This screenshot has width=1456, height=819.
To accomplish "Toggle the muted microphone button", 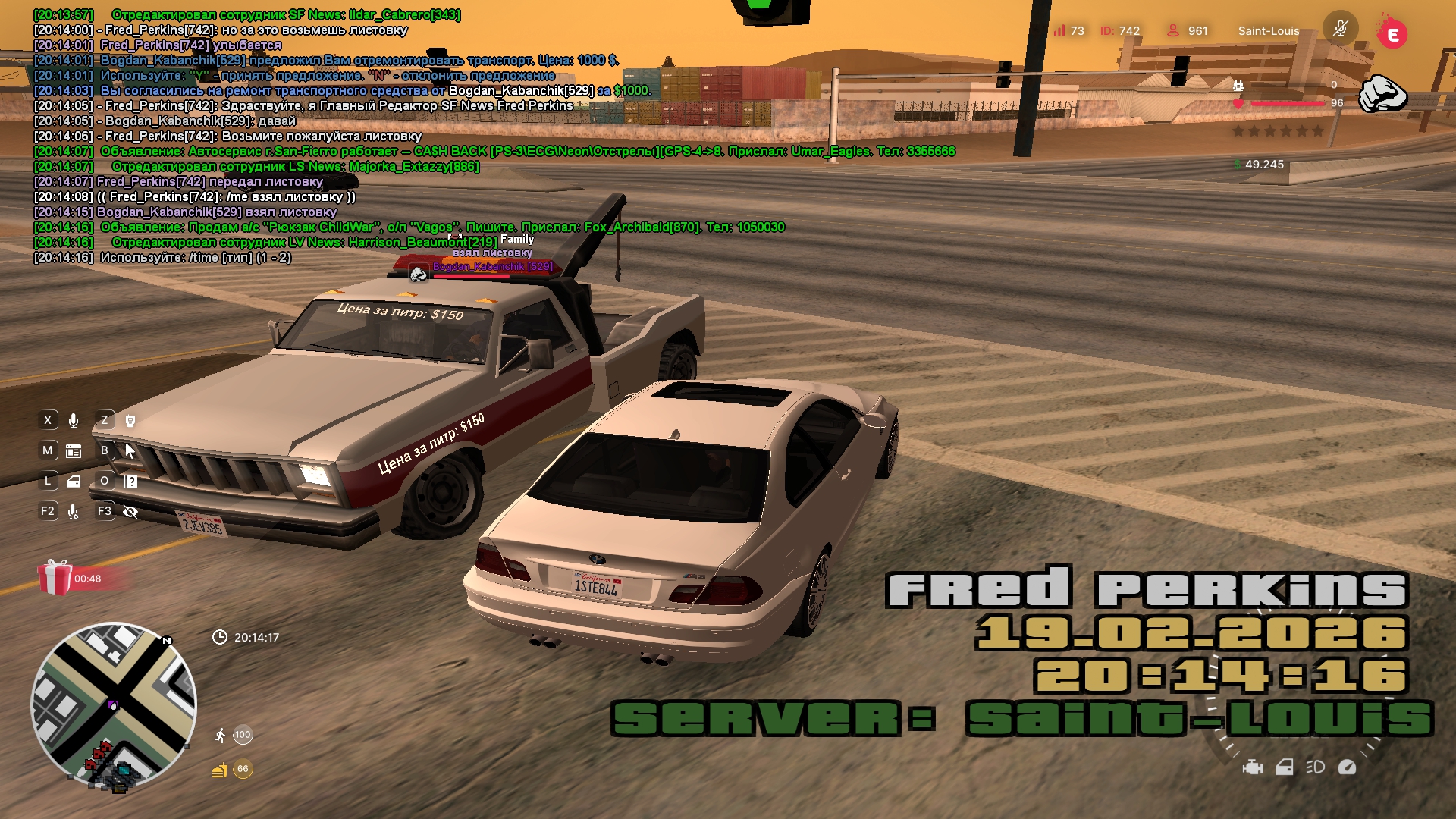I will (1340, 30).
